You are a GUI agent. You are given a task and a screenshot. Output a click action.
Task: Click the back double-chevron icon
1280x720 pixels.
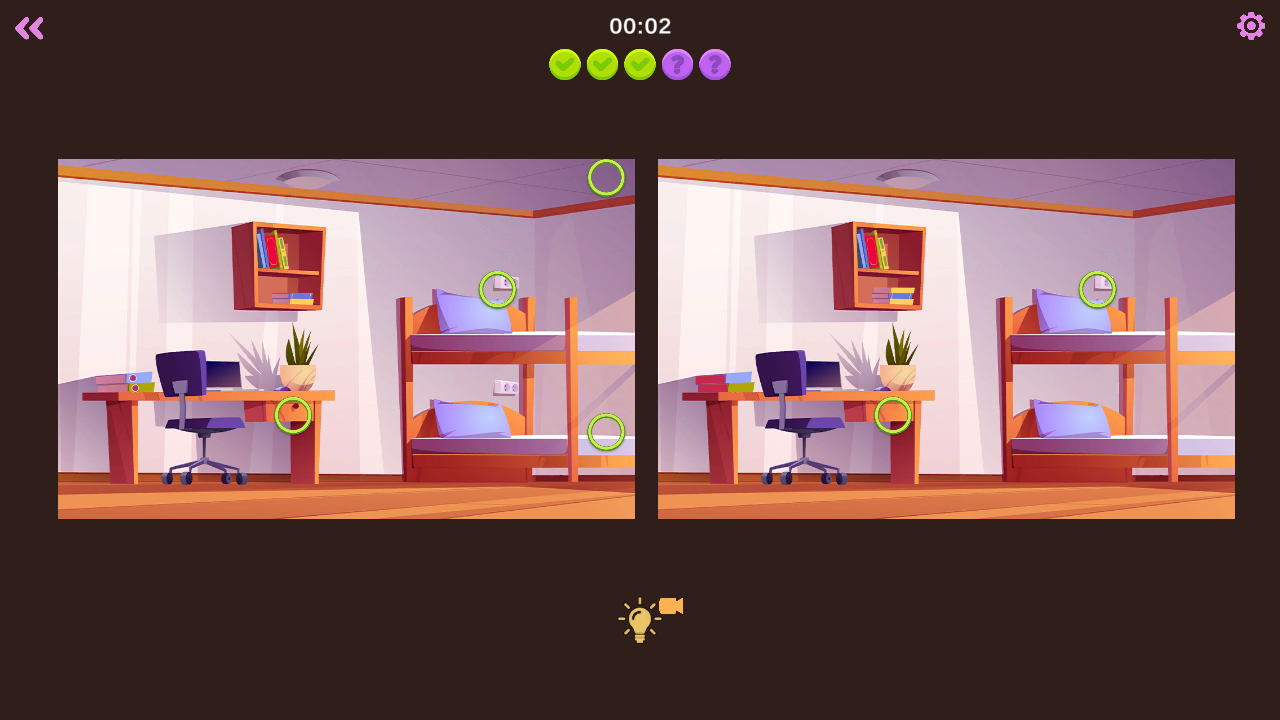(29, 28)
